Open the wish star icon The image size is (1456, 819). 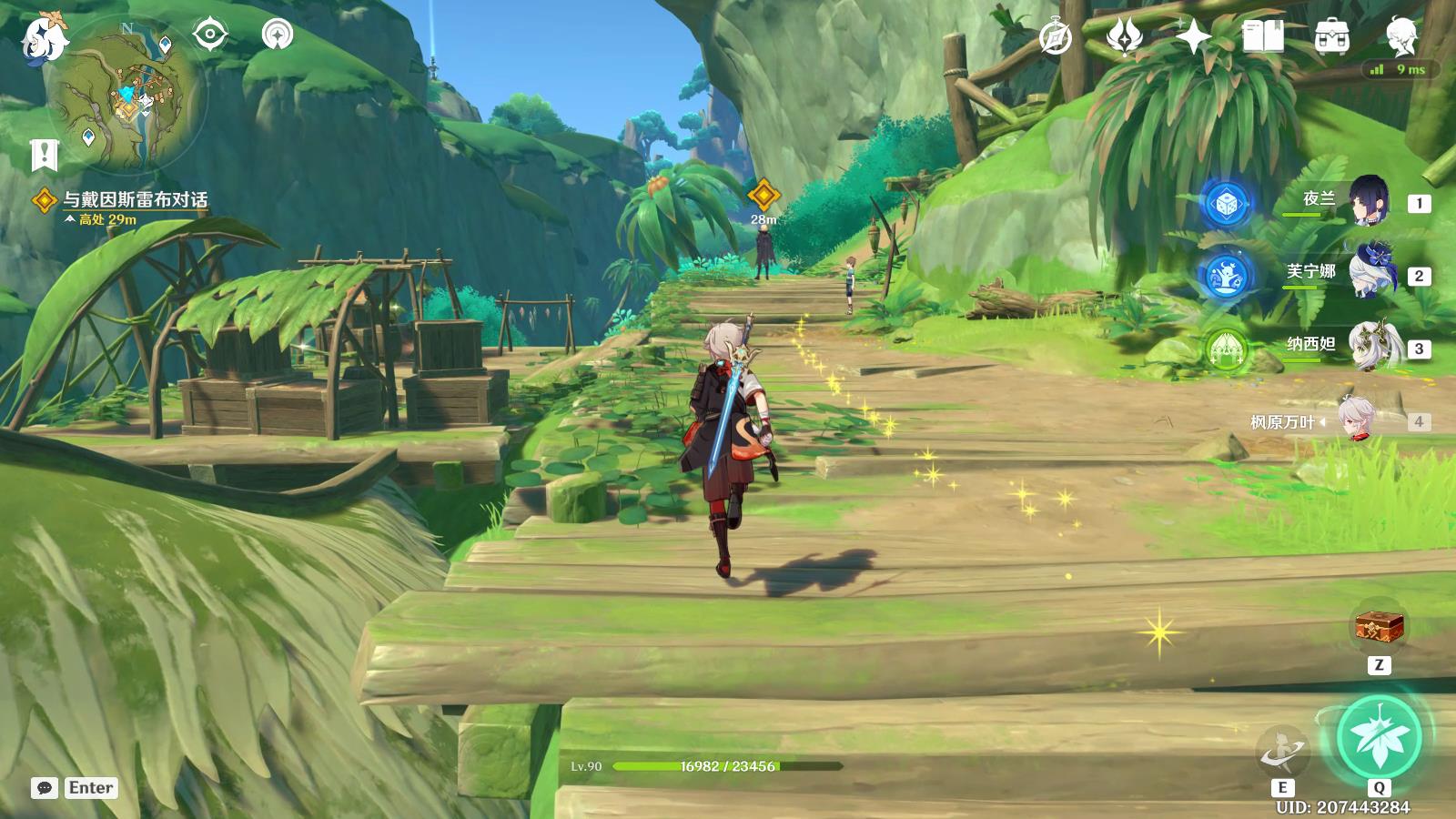coord(1193,37)
